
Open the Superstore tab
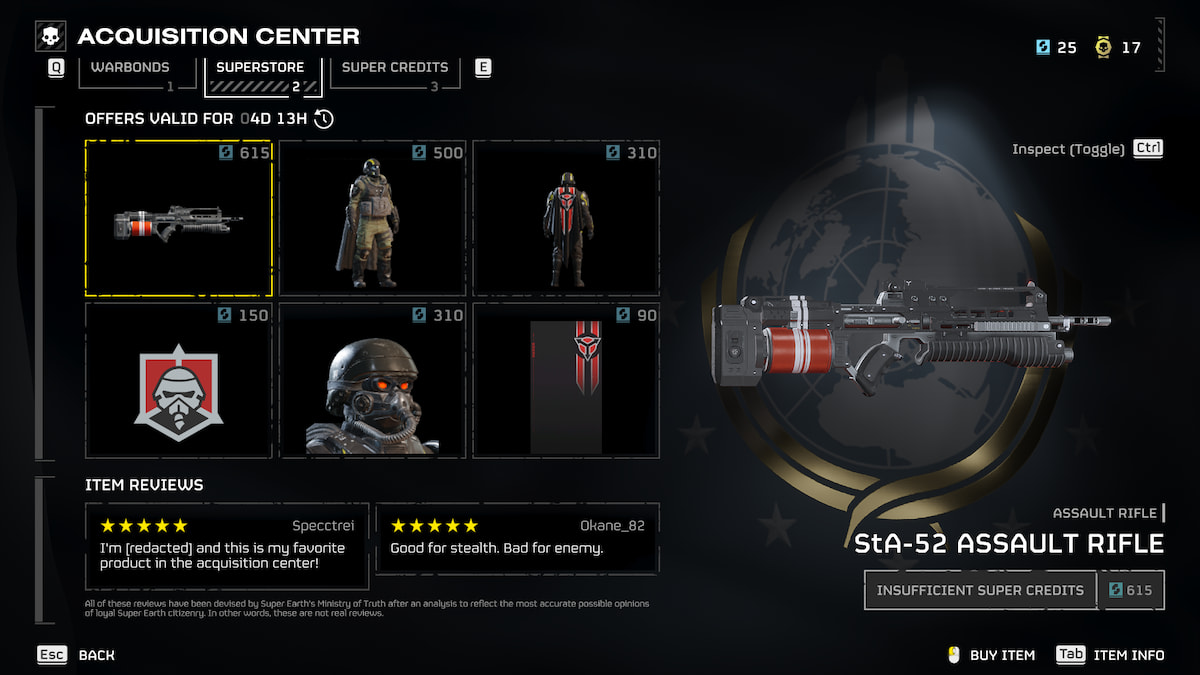point(262,70)
